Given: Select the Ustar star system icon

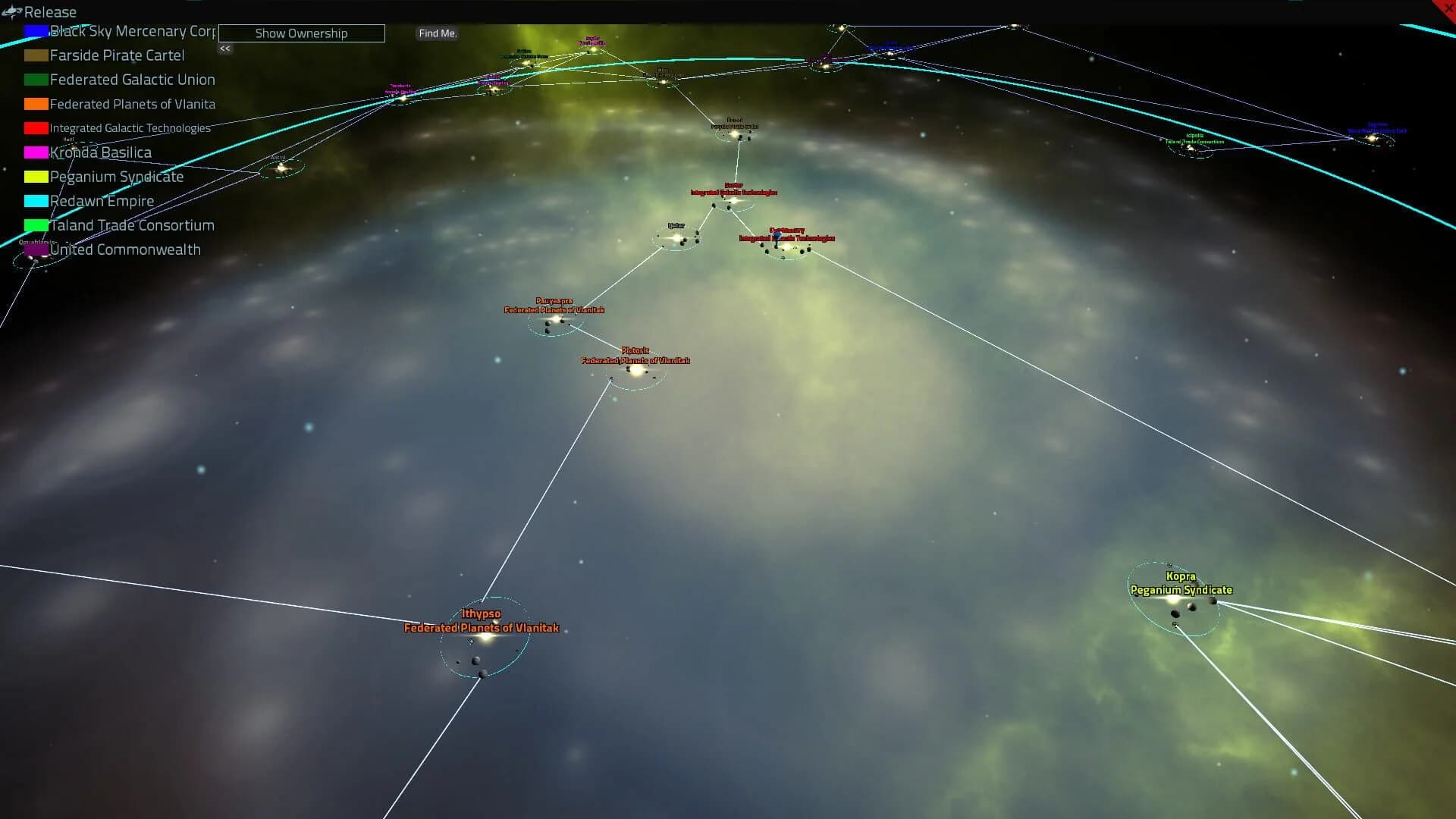Looking at the screenshot, I should [x=677, y=237].
